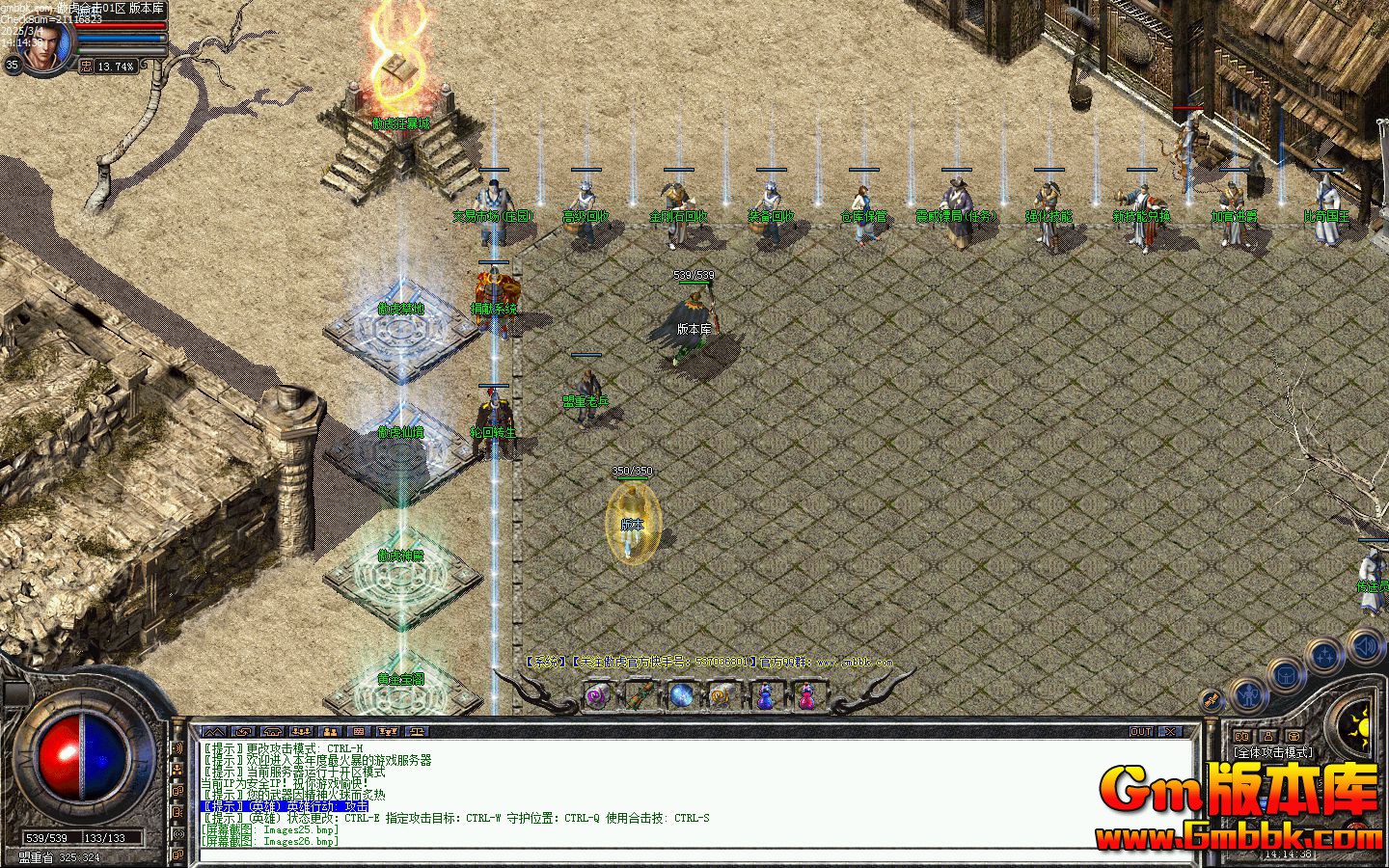Viewport: 1389px width, 868px height.
Task: Close the chat panel with X button
Action: [1169, 731]
